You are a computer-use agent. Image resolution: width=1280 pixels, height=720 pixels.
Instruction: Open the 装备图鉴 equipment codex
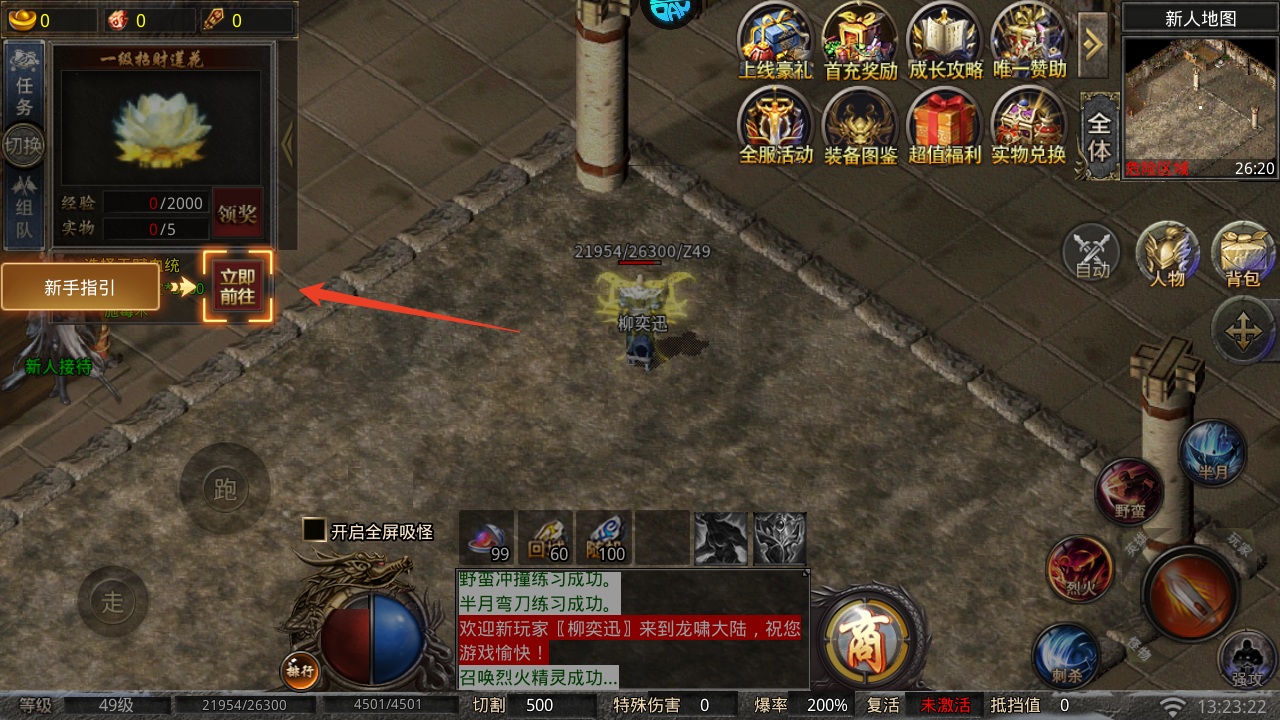click(x=860, y=127)
